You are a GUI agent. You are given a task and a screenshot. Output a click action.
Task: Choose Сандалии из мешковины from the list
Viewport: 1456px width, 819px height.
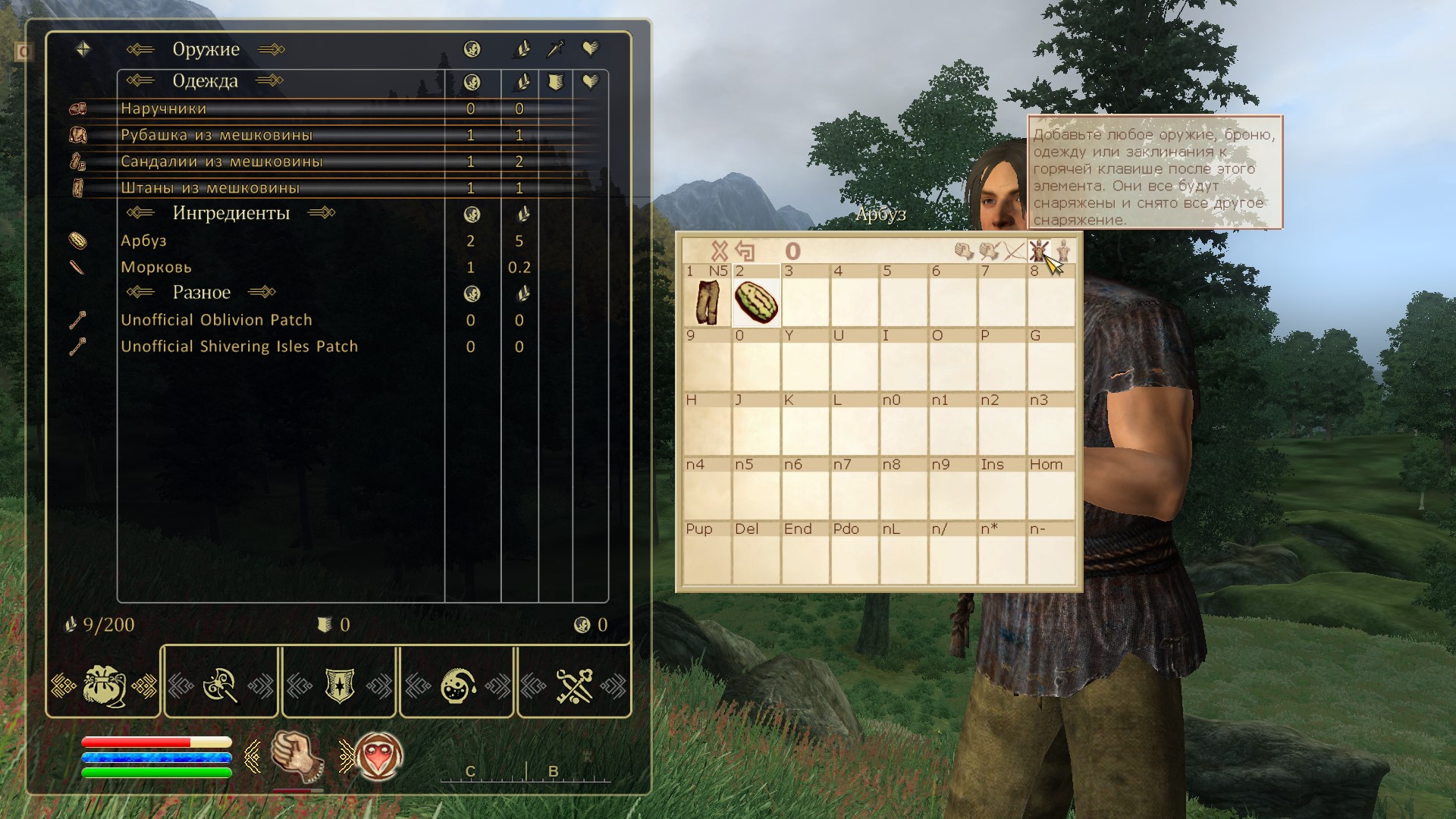pos(221,162)
